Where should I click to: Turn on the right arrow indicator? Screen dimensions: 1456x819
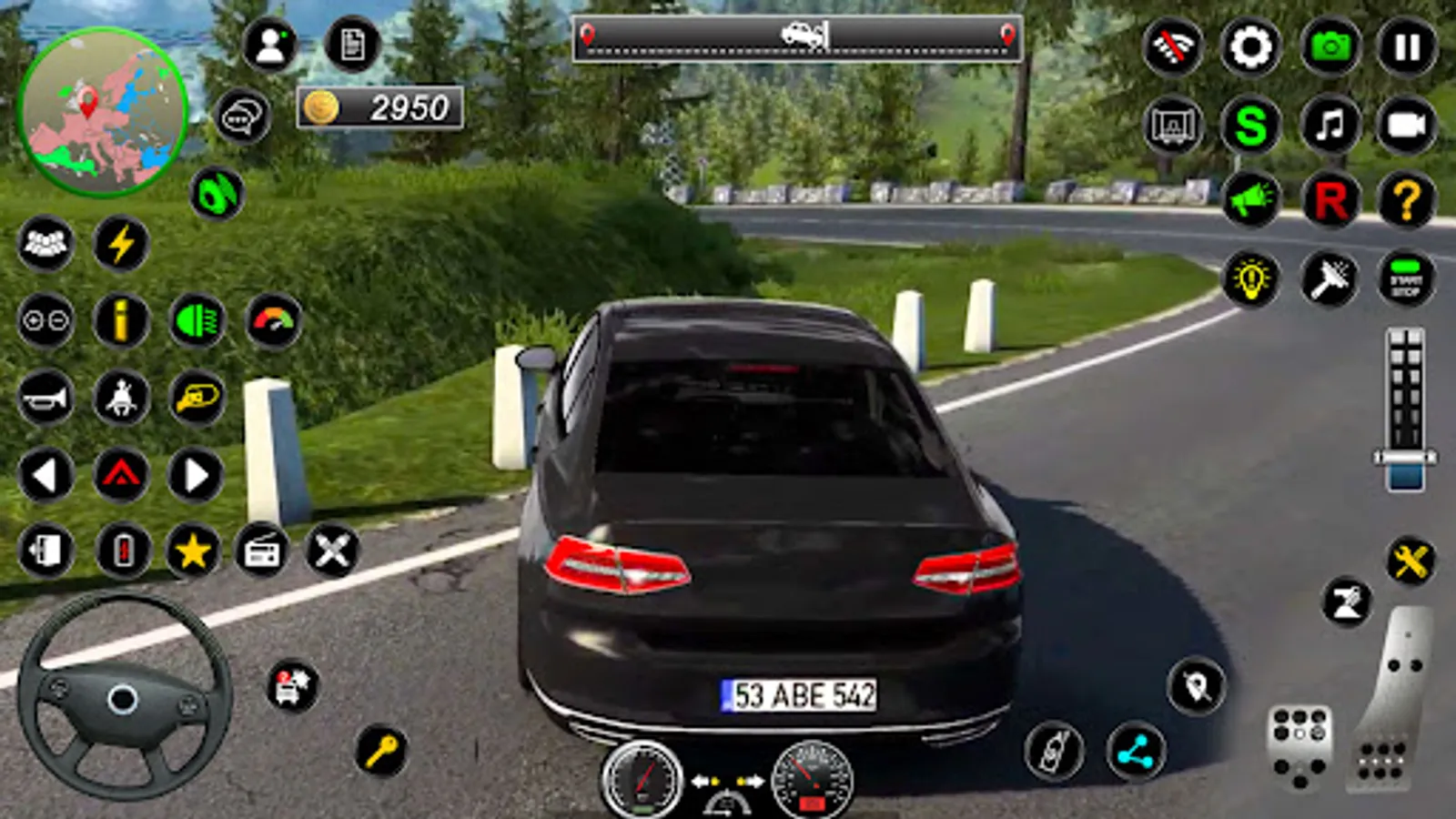coord(196,475)
